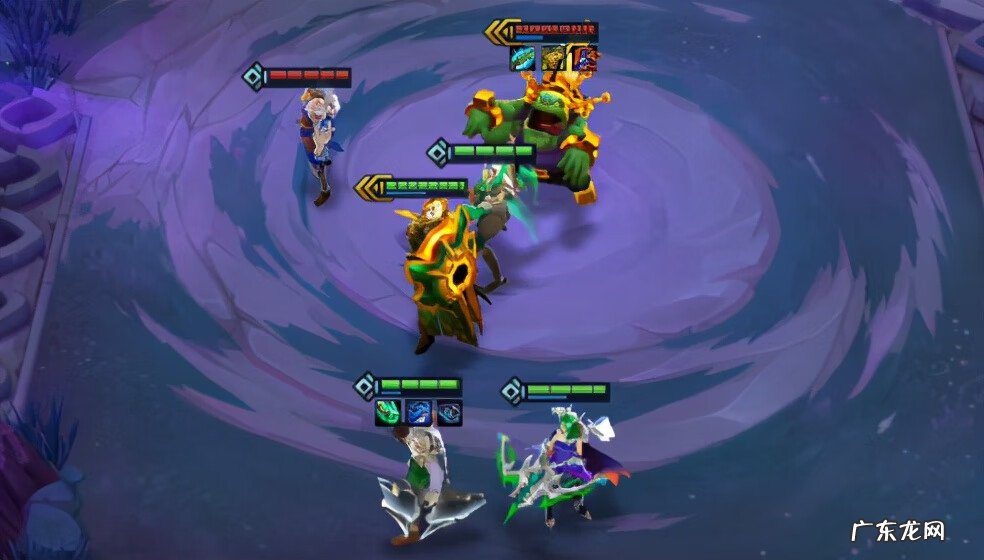
Task: Check the dark blue eye item on the ally
Action: [450, 412]
